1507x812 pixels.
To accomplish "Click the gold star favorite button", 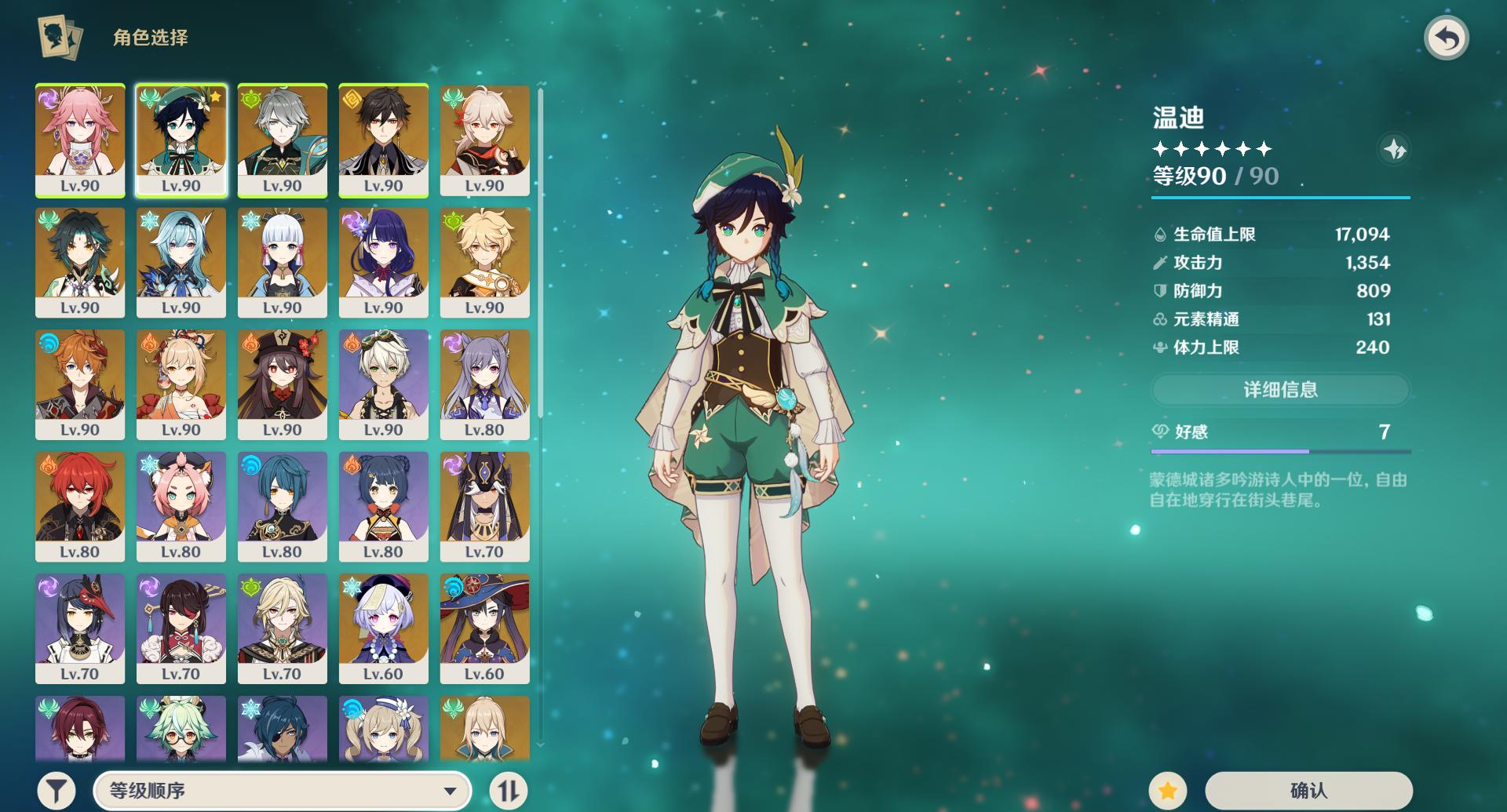I will pos(1167,790).
